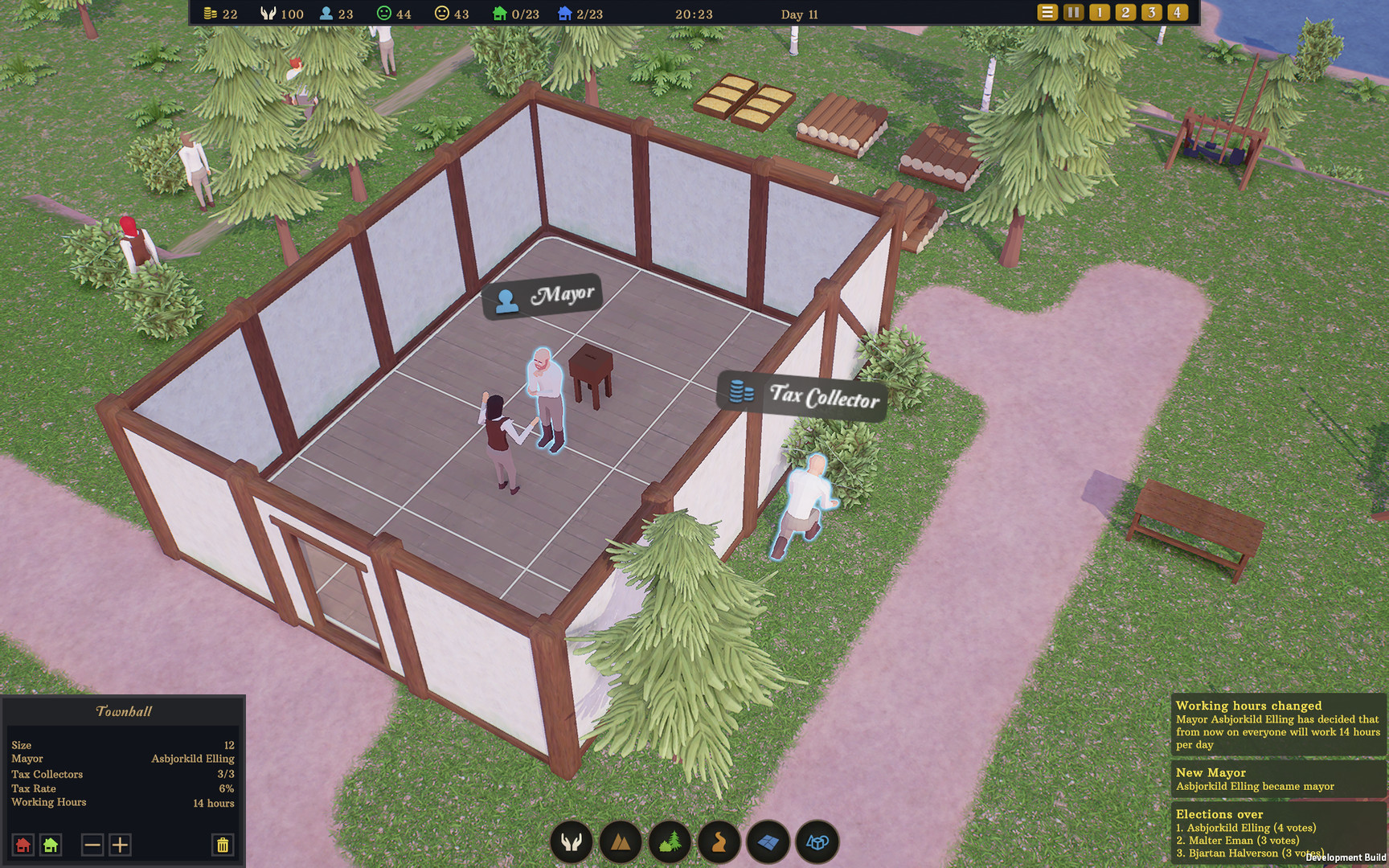Viewport: 1389px width, 868px height.
Task: Increase tax rate with the plus button
Action: (118, 845)
